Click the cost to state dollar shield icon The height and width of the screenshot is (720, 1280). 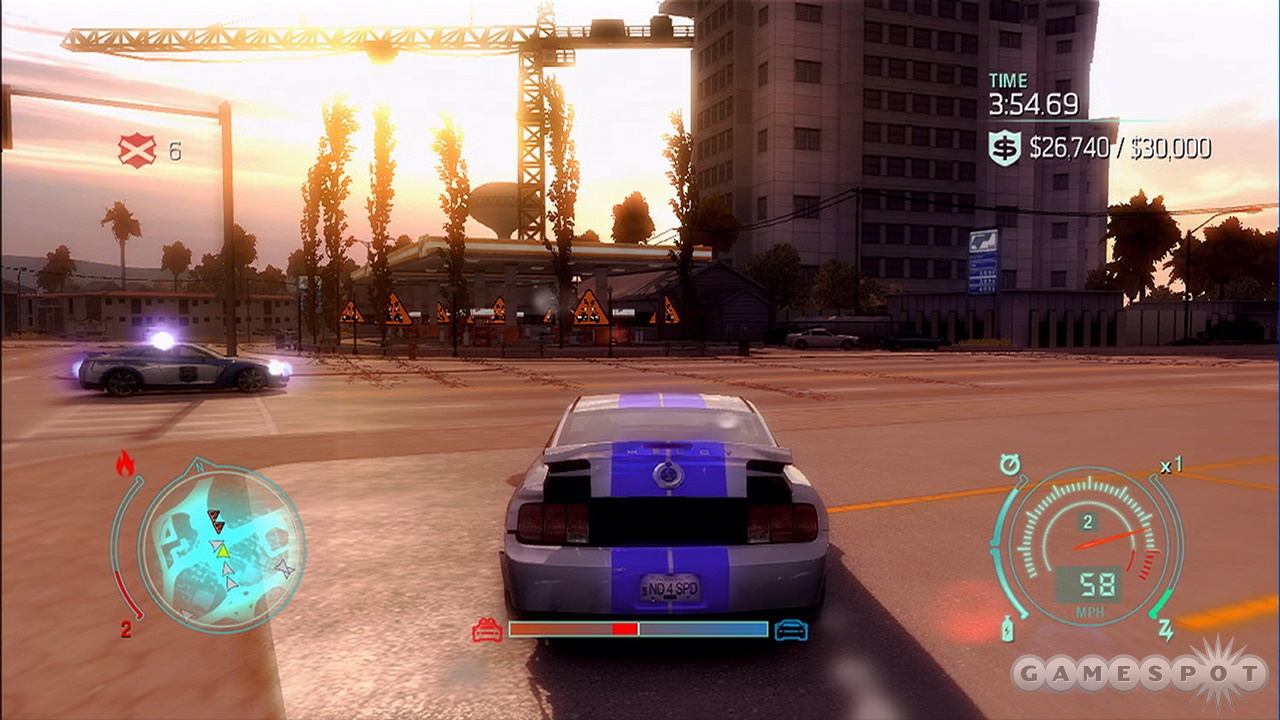pyautogui.click(x=1004, y=148)
